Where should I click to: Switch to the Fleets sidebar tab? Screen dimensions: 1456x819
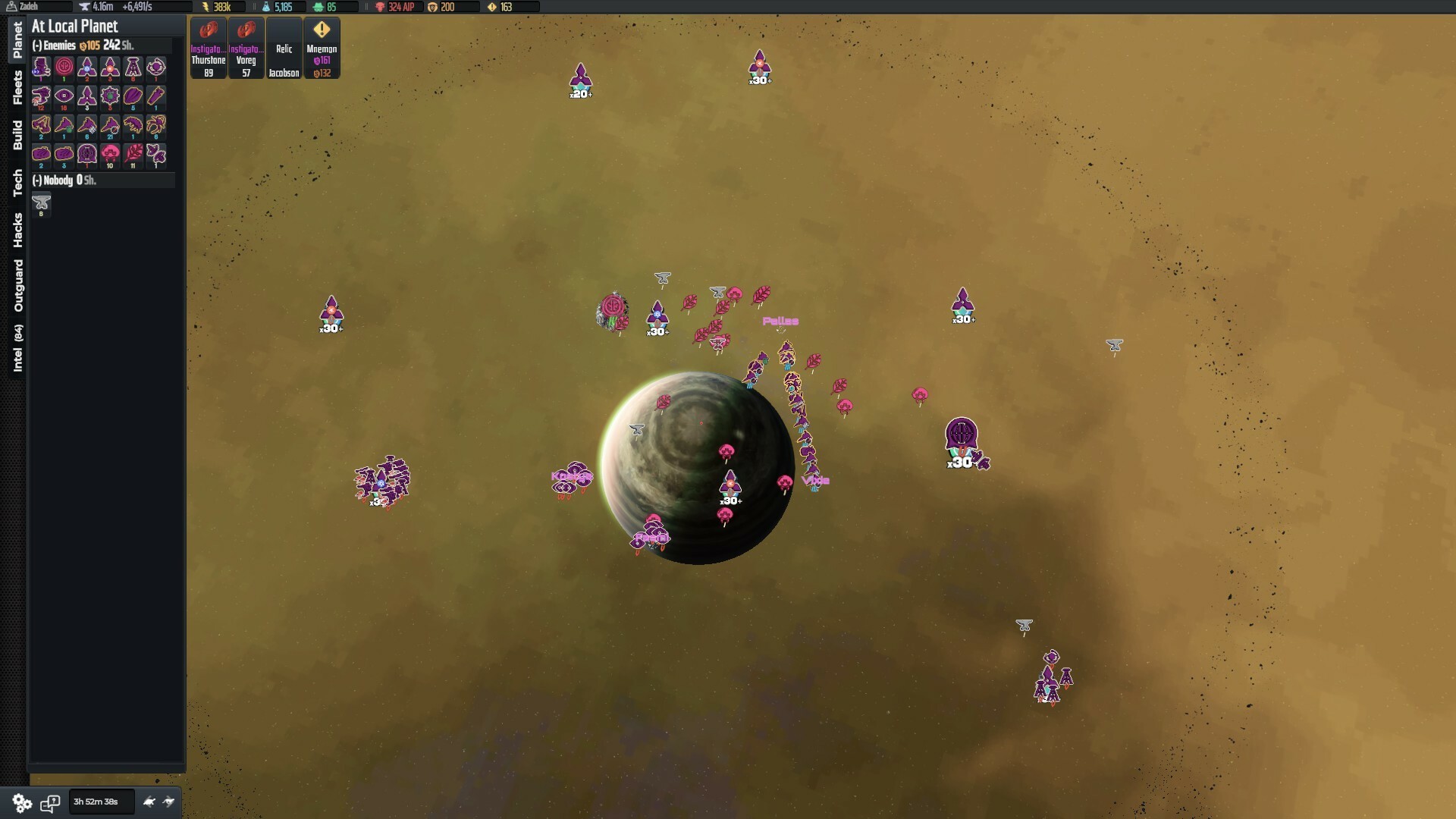point(17,83)
